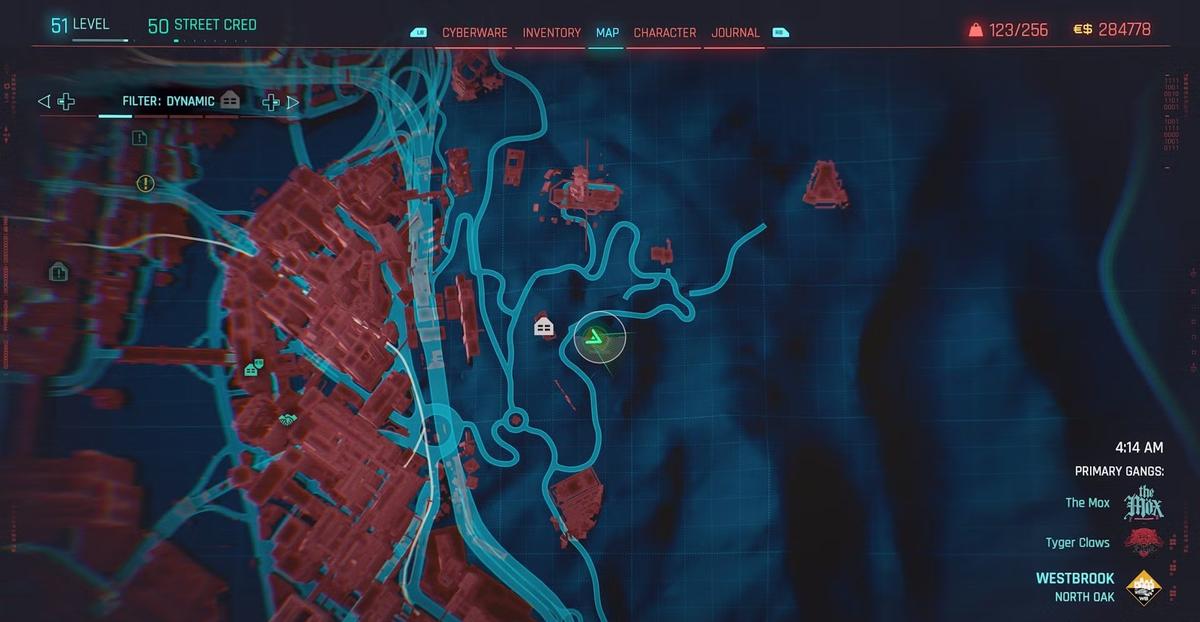Select the white apartment marker near the player

(x=544, y=327)
